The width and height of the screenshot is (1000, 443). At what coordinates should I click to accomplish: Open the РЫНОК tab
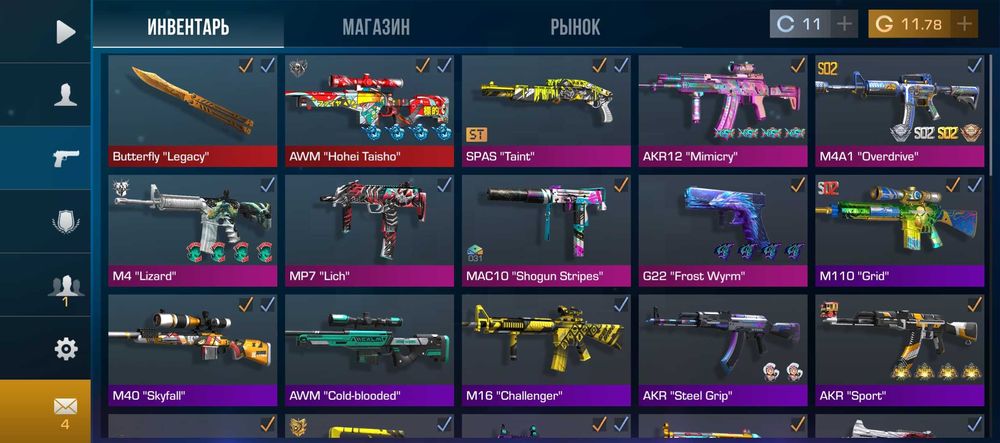[575, 27]
